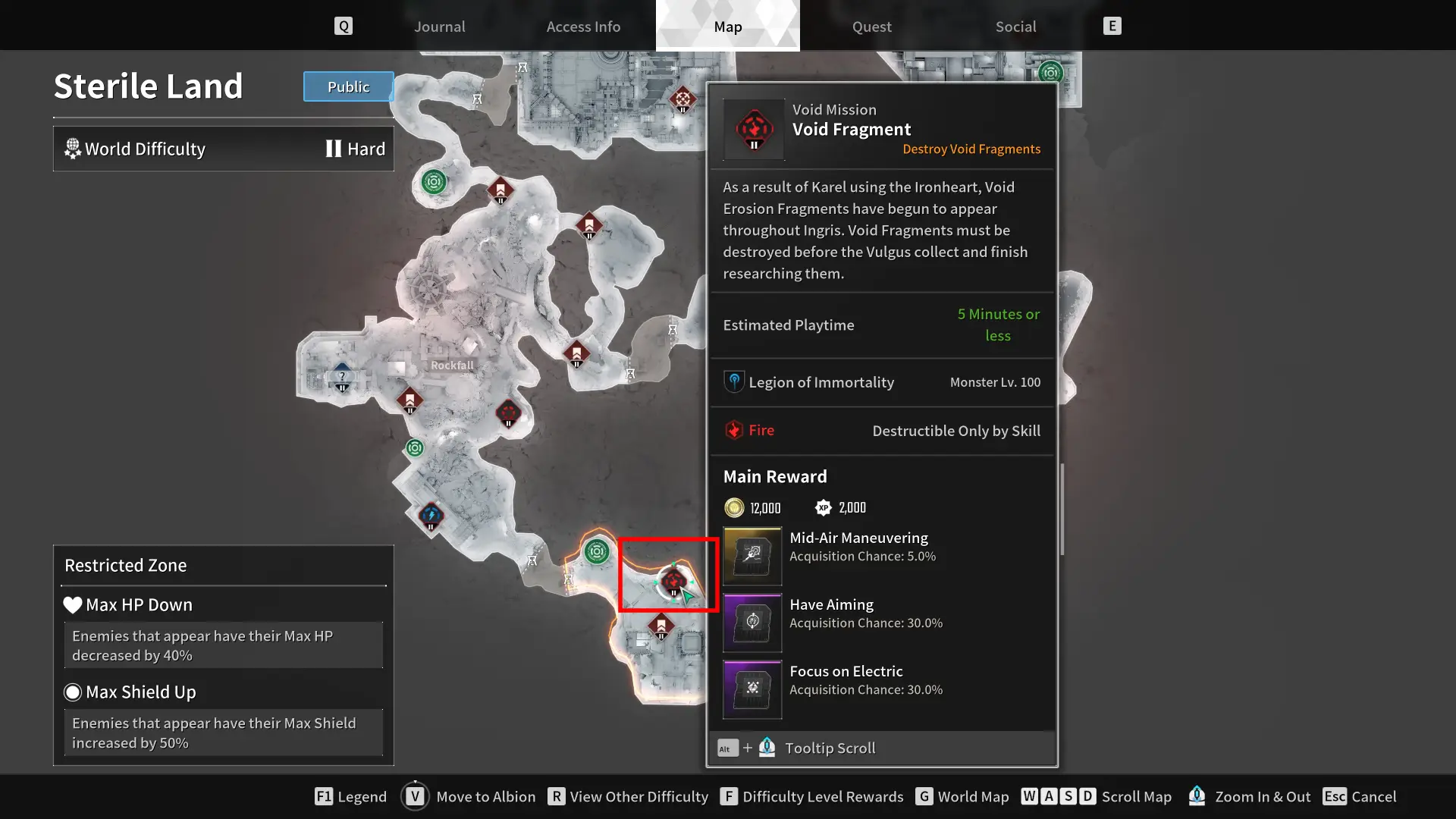Choose Move to Albion
Screen dimensions: 1456x819
point(469,796)
